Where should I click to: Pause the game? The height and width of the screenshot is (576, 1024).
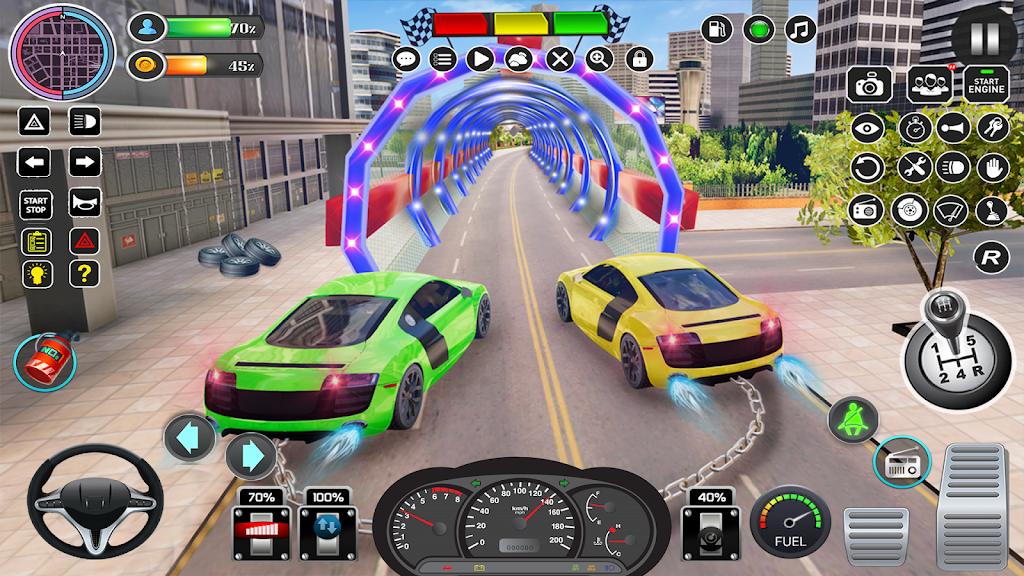(984, 38)
